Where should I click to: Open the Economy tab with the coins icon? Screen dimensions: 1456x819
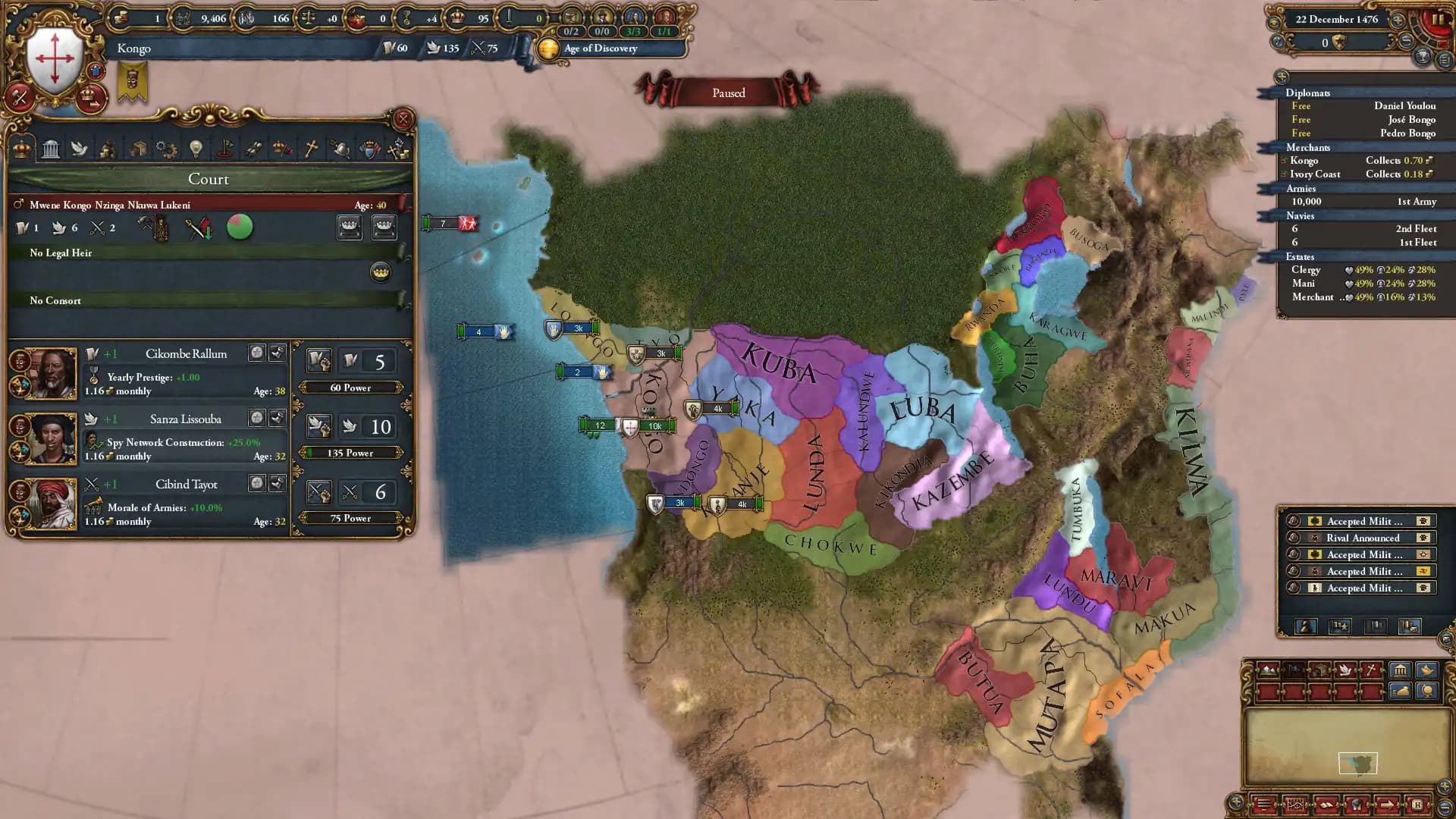[x=109, y=149]
